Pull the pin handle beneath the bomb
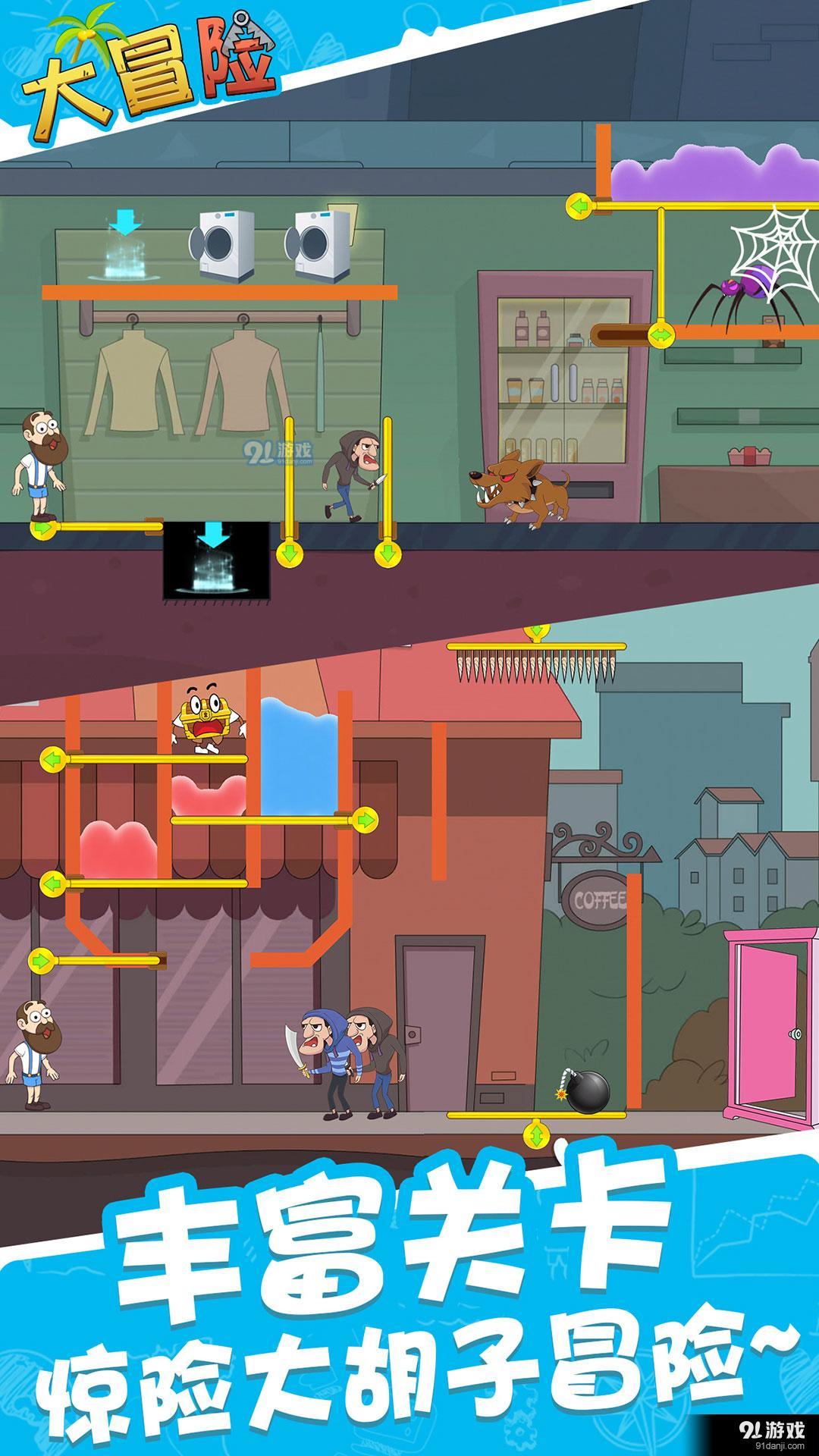Viewport: 819px width, 1456px height. click(x=536, y=1134)
